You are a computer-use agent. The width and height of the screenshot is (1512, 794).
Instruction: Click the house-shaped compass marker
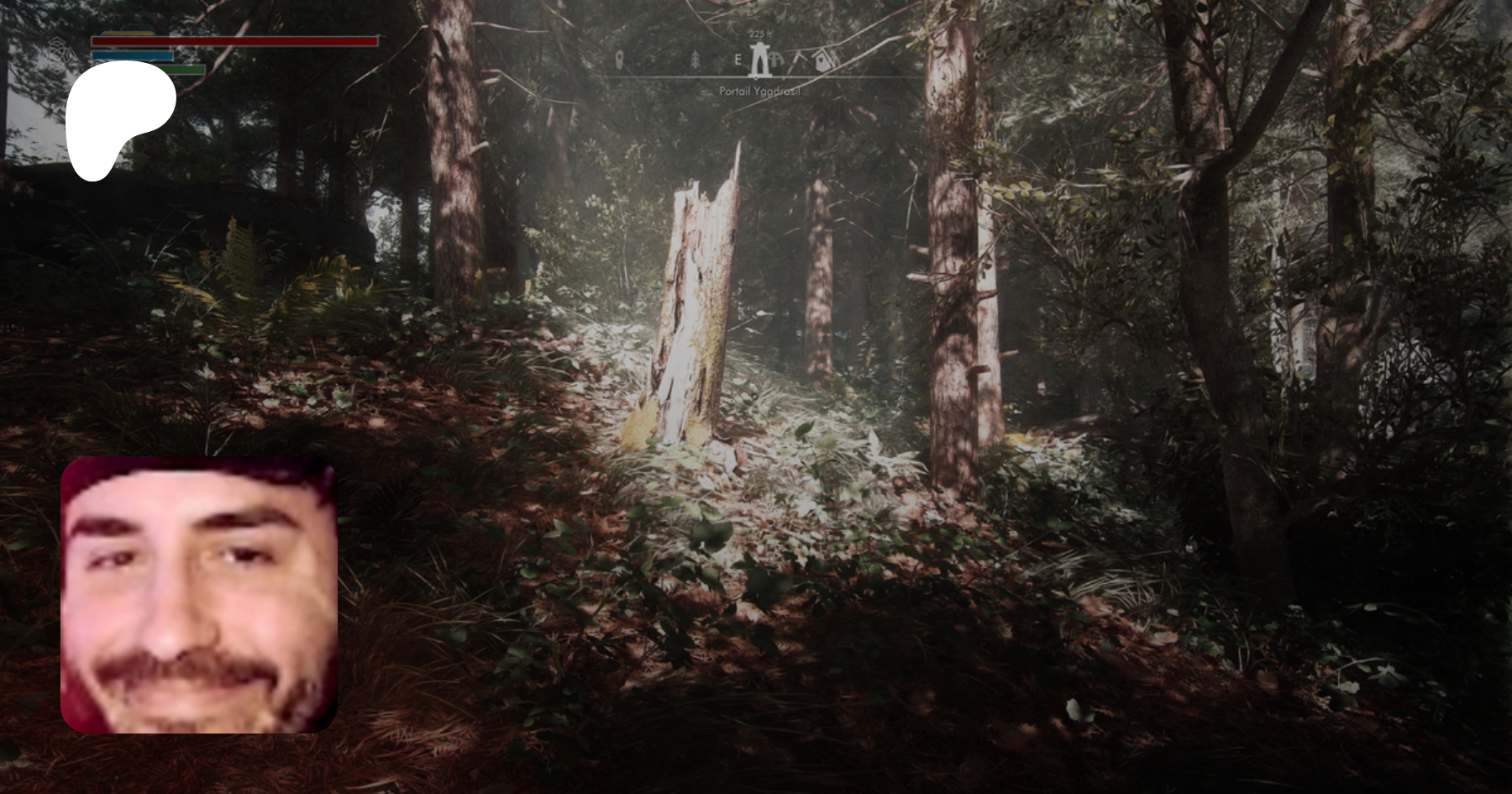[x=822, y=59]
